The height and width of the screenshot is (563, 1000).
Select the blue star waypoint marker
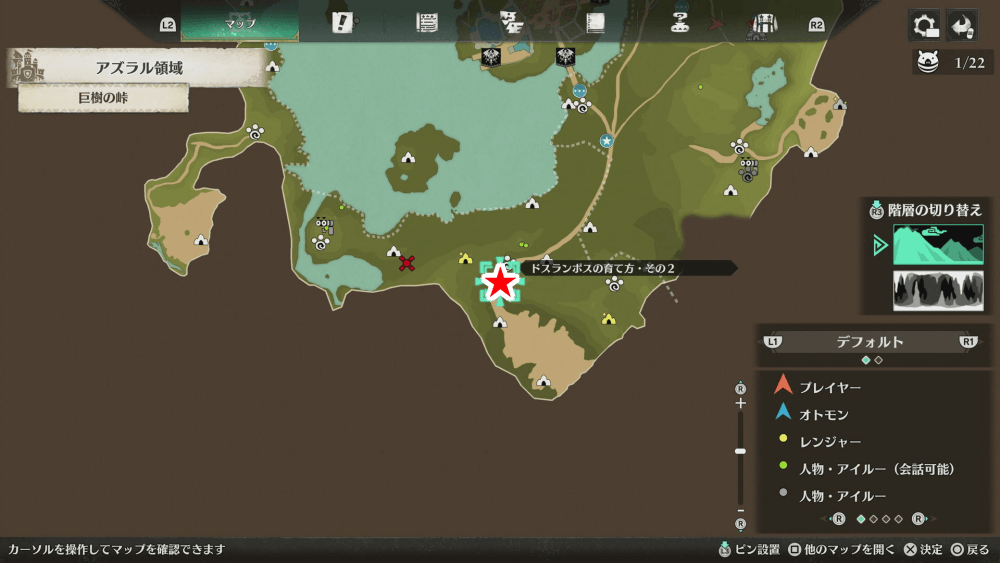click(x=606, y=141)
